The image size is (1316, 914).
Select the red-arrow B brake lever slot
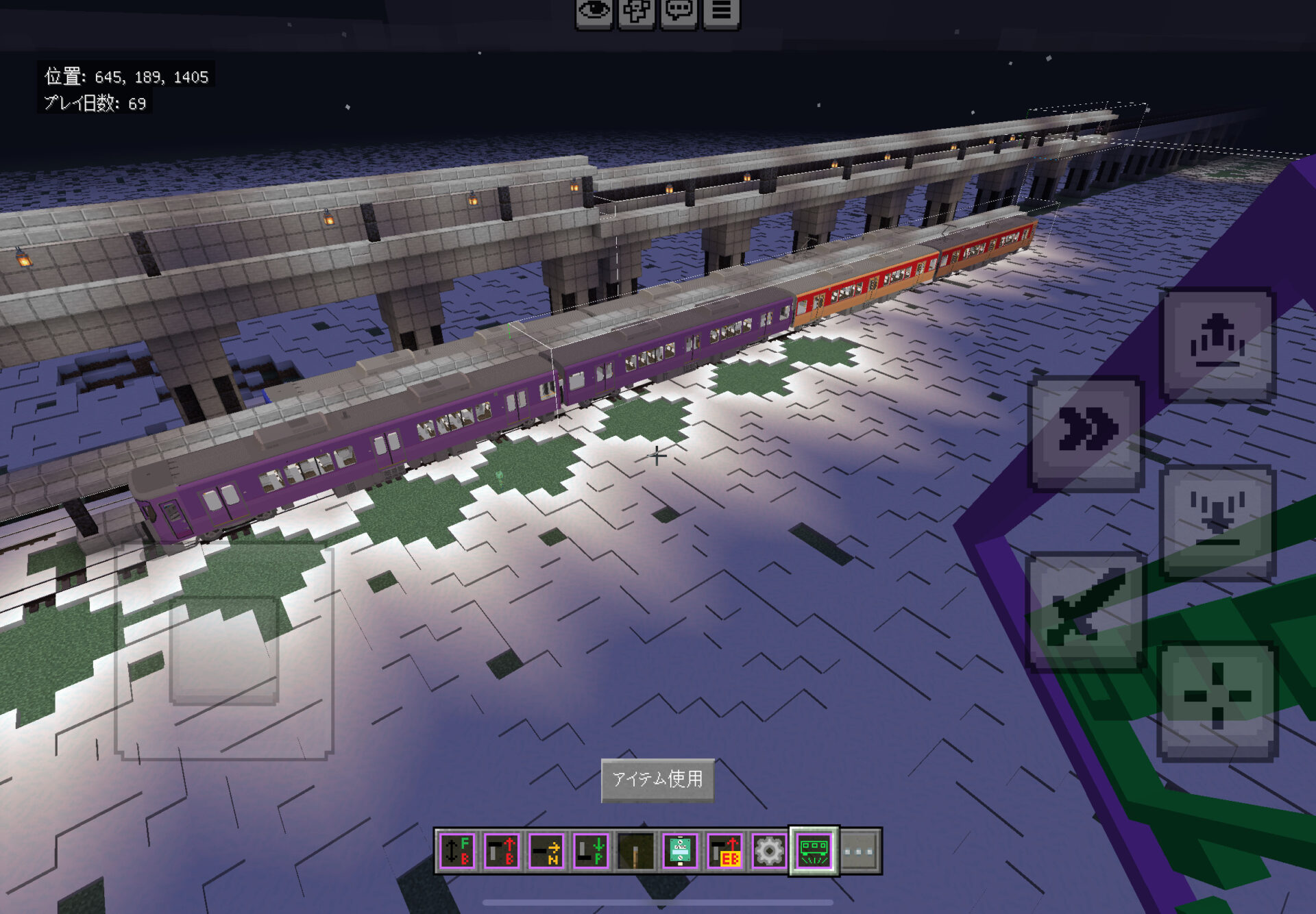(x=502, y=851)
